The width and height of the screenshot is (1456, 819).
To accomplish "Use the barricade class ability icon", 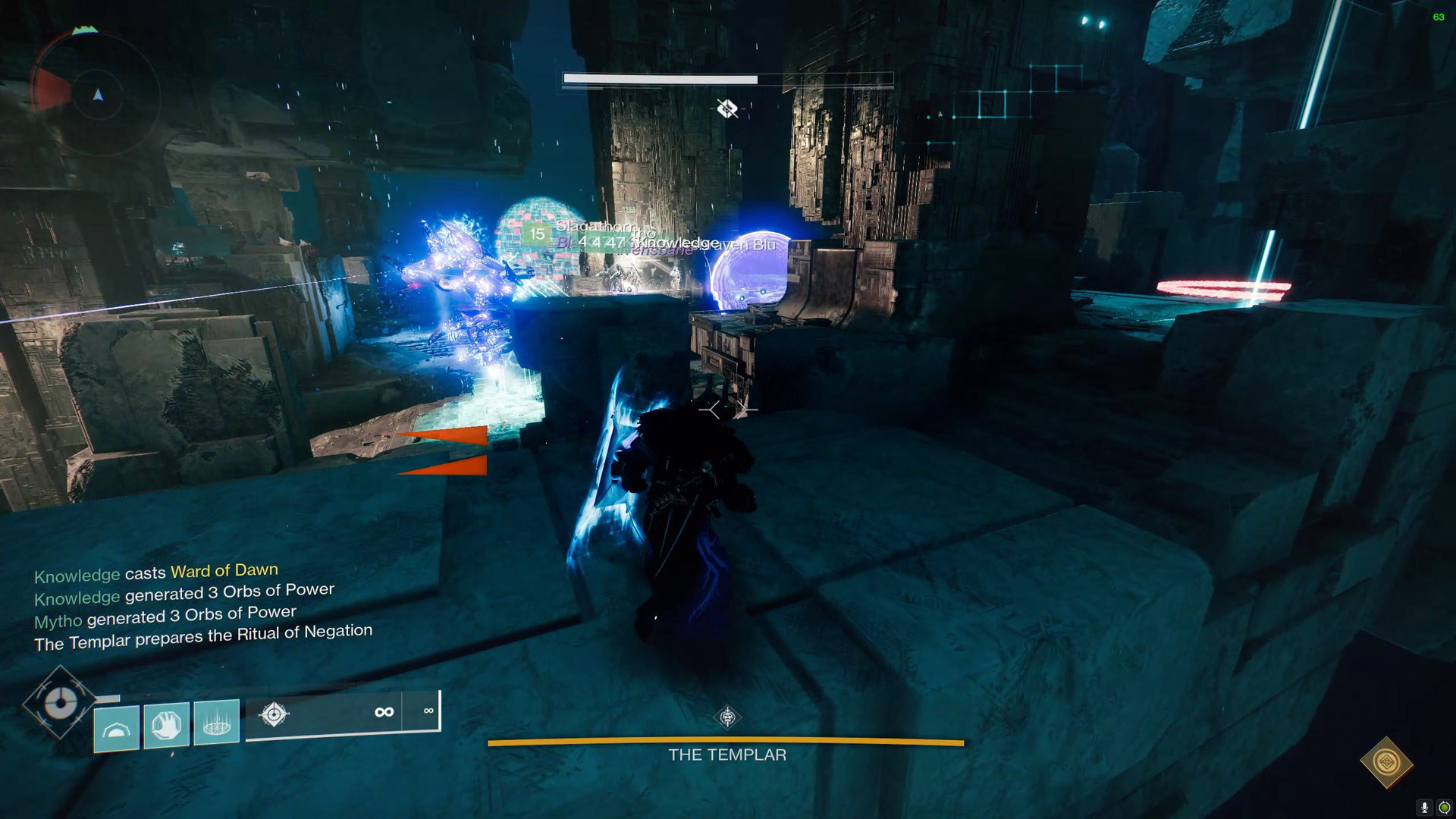I will pyautogui.click(x=116, y=727).
